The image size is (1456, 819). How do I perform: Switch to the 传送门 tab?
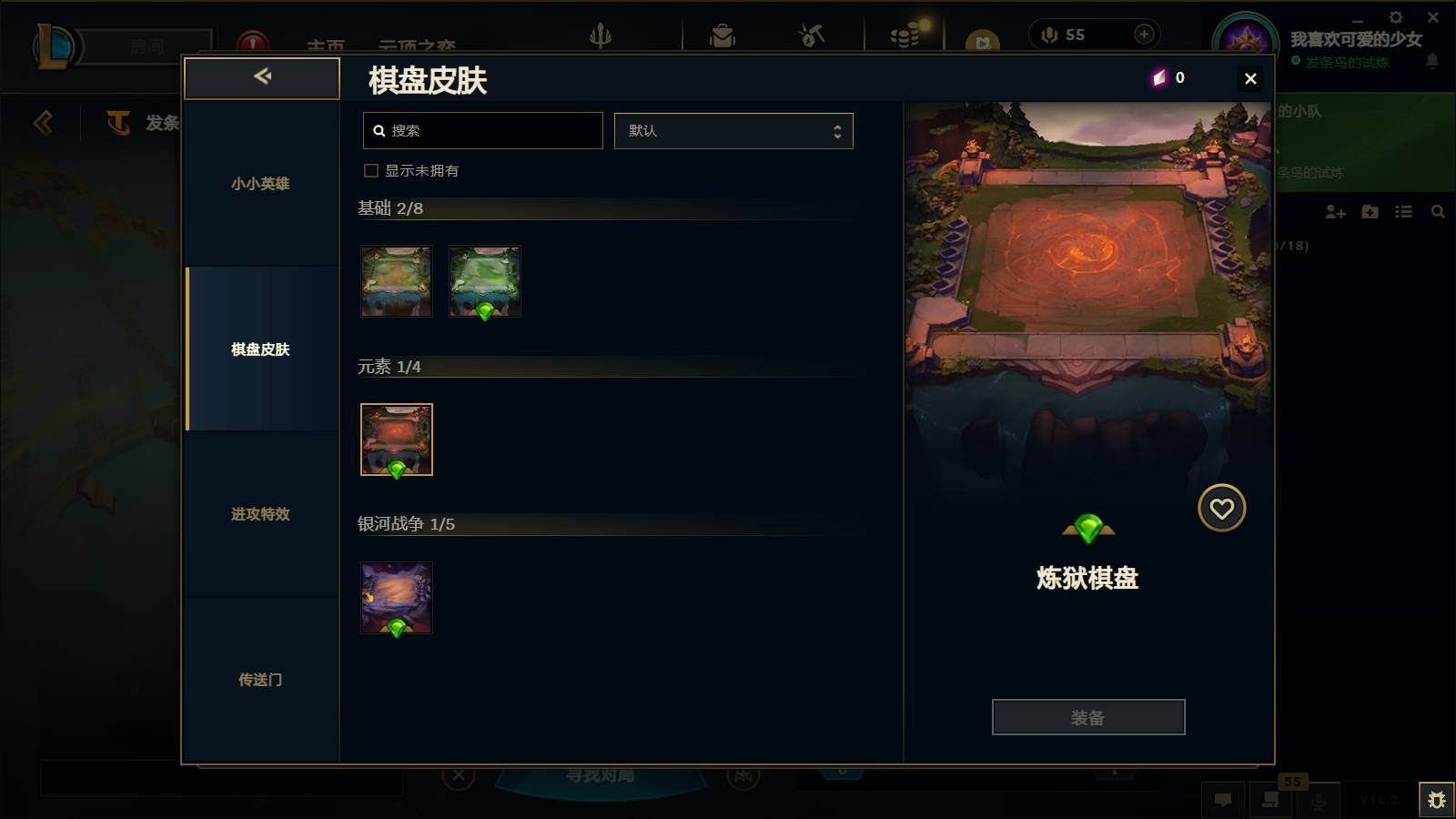pos(259,680)
